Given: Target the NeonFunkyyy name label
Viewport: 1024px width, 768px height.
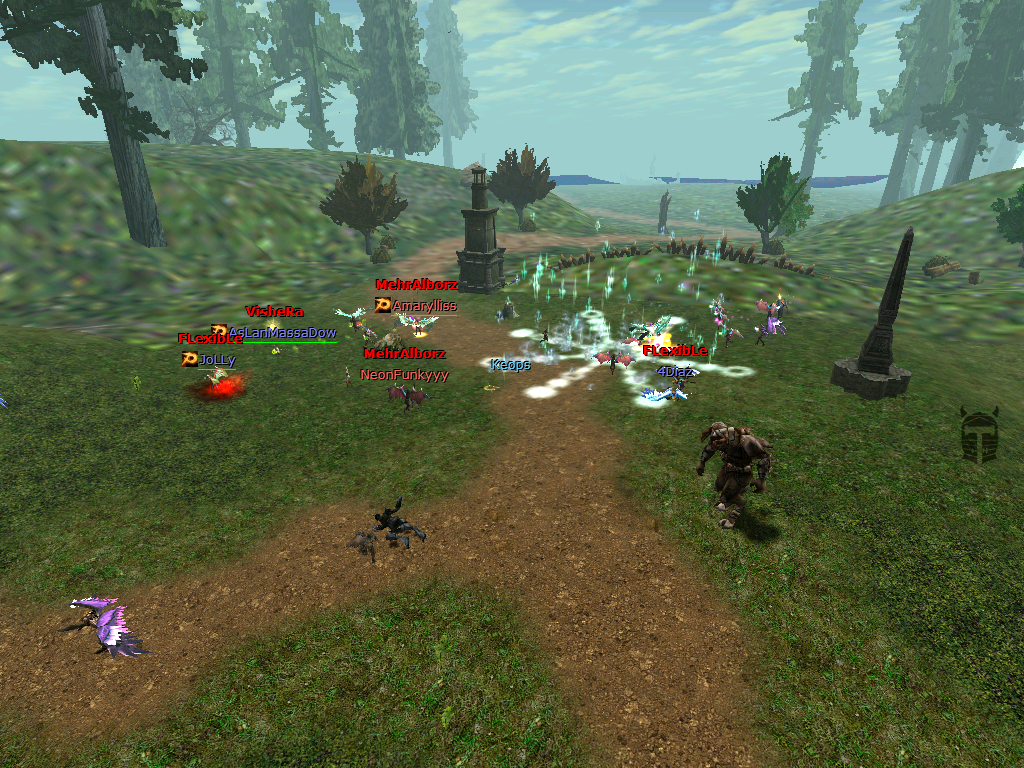Looking at the screenshot, I should point(404,375).
